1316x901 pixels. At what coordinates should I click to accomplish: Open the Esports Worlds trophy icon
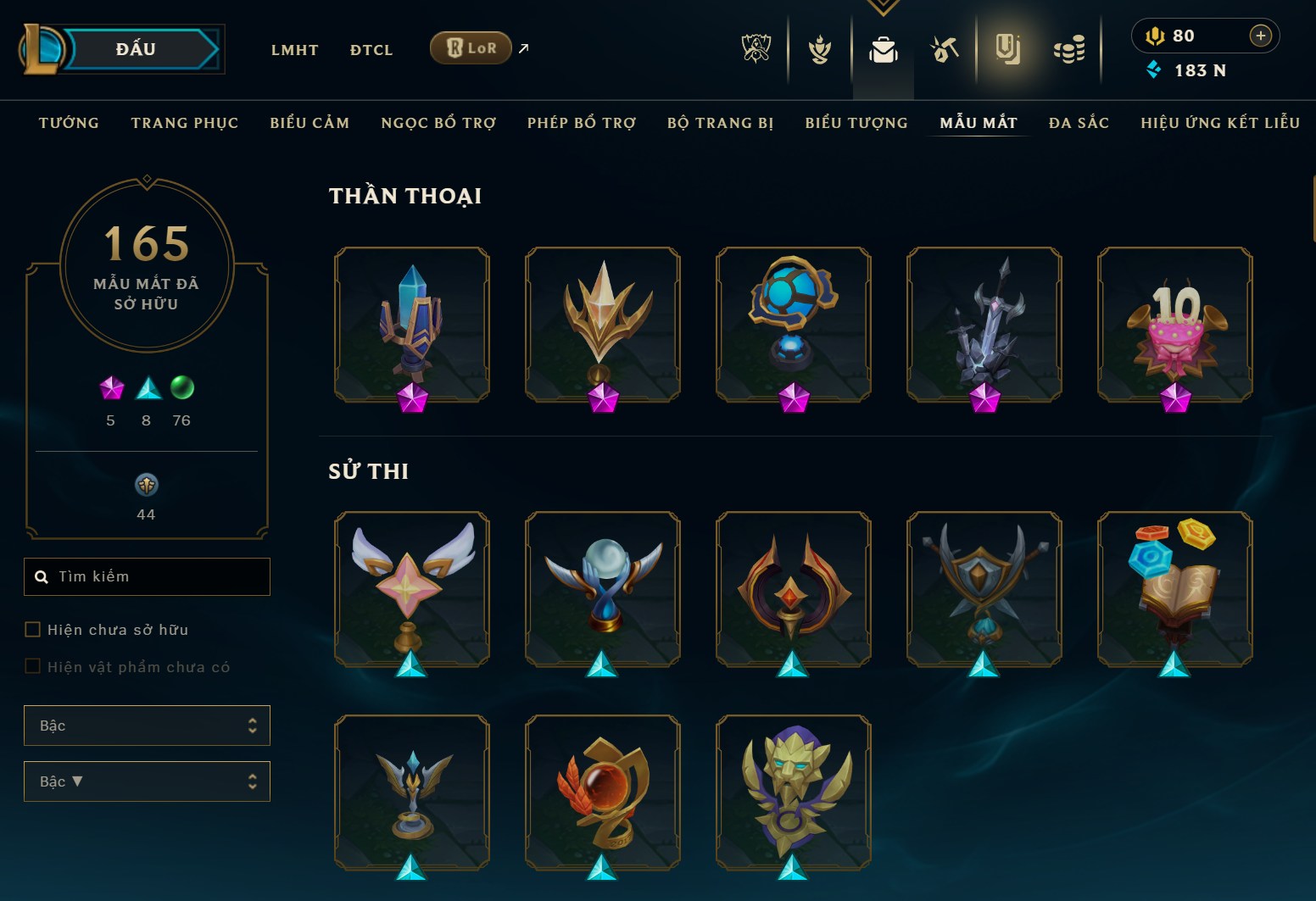tap(755, 49)
